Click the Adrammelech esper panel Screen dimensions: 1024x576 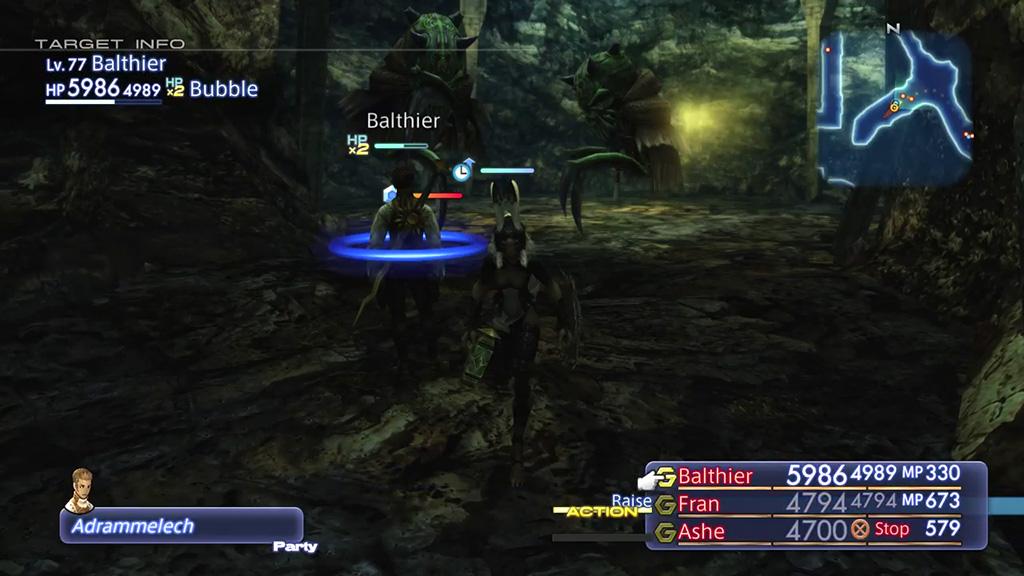point(181,526)
